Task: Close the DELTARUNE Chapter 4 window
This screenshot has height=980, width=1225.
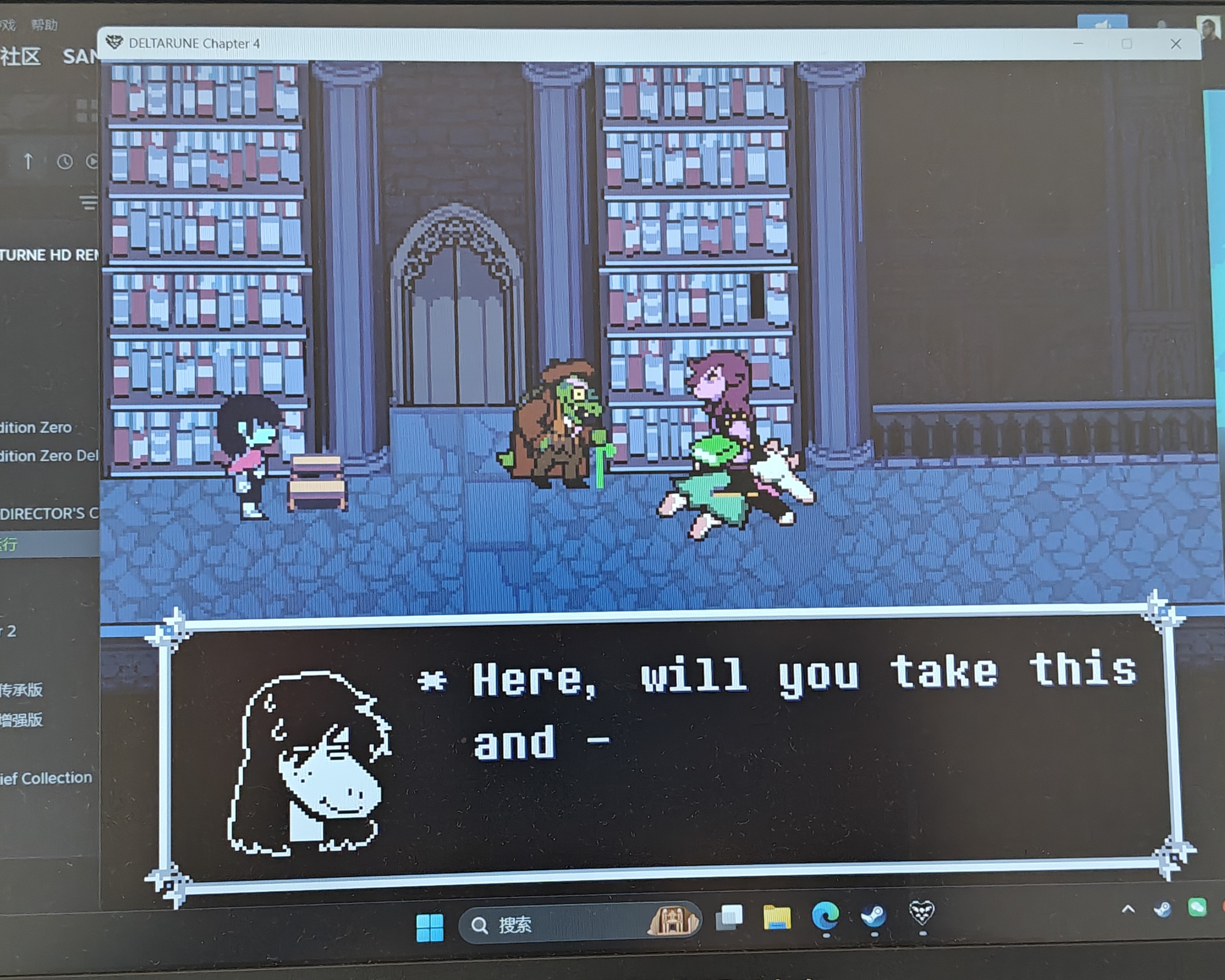Action: [1176, 44]
